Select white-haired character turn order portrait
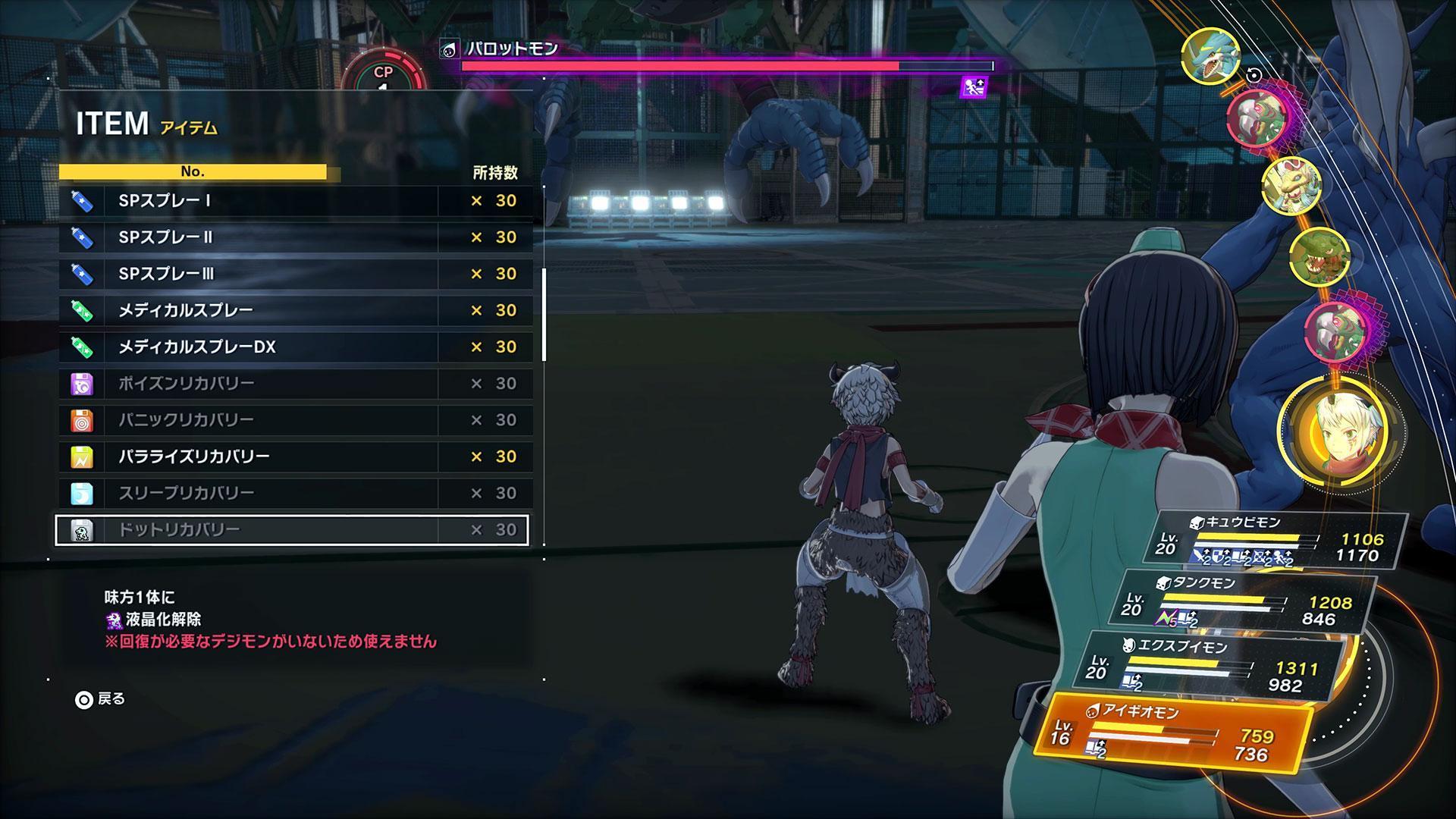The height and width of the screenshot is (819, 1456). (x=1338, y=432)
